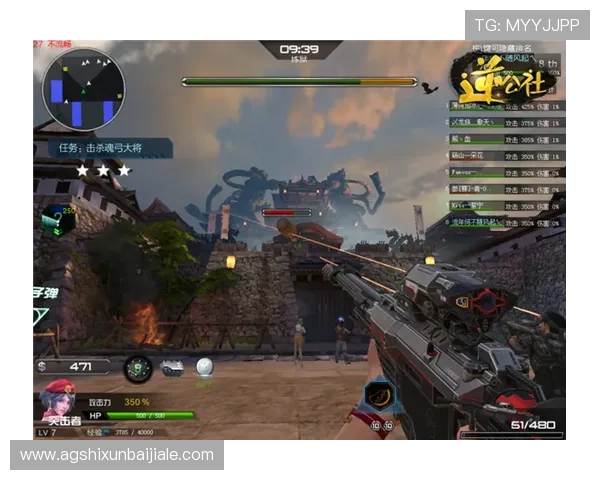This screenshot has width=600, height=480.
Task: Open the circular radar minimap
Action: point(82,90)
